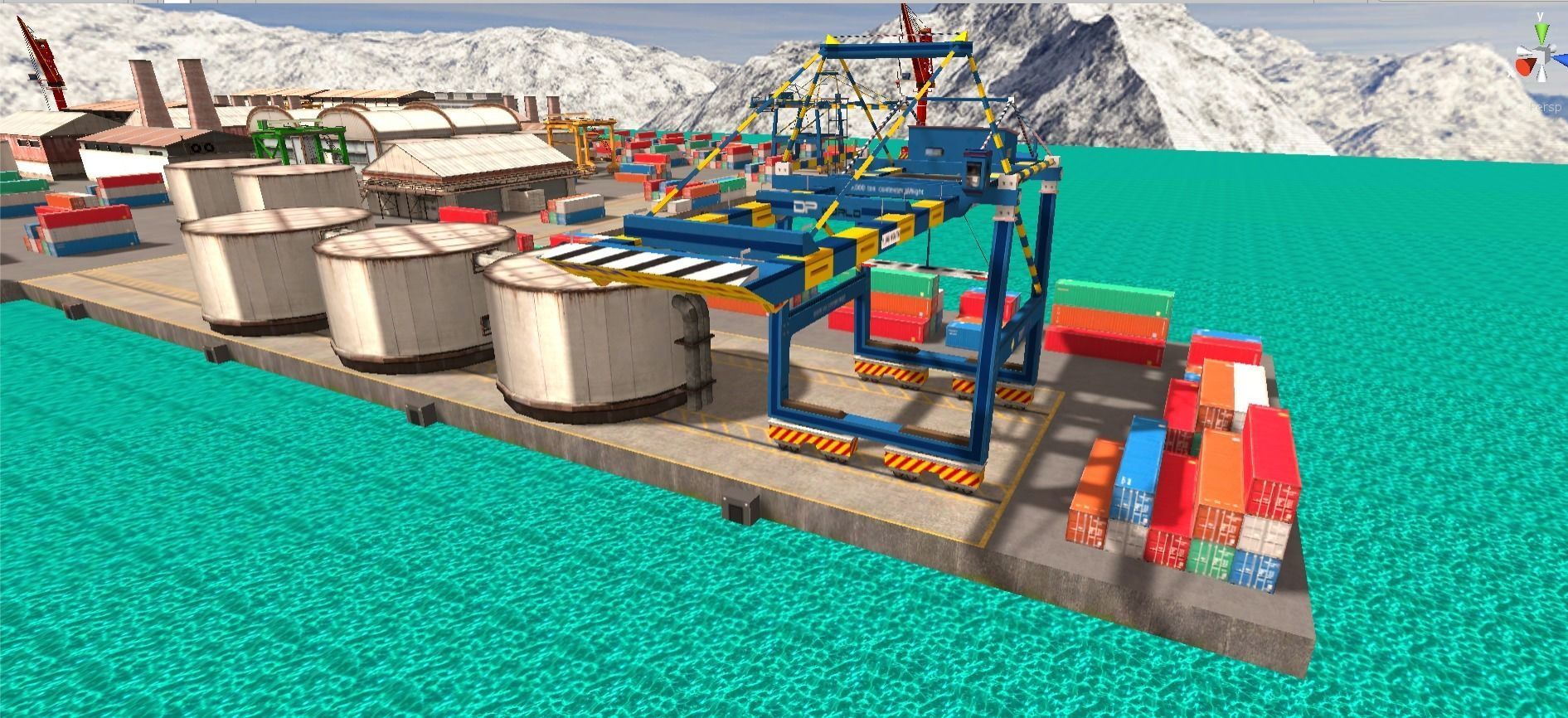This screenshot has width=1568, height=718.
Task: Click the white cone behind the gizmo cube
Action: (x=1552, y=48)
